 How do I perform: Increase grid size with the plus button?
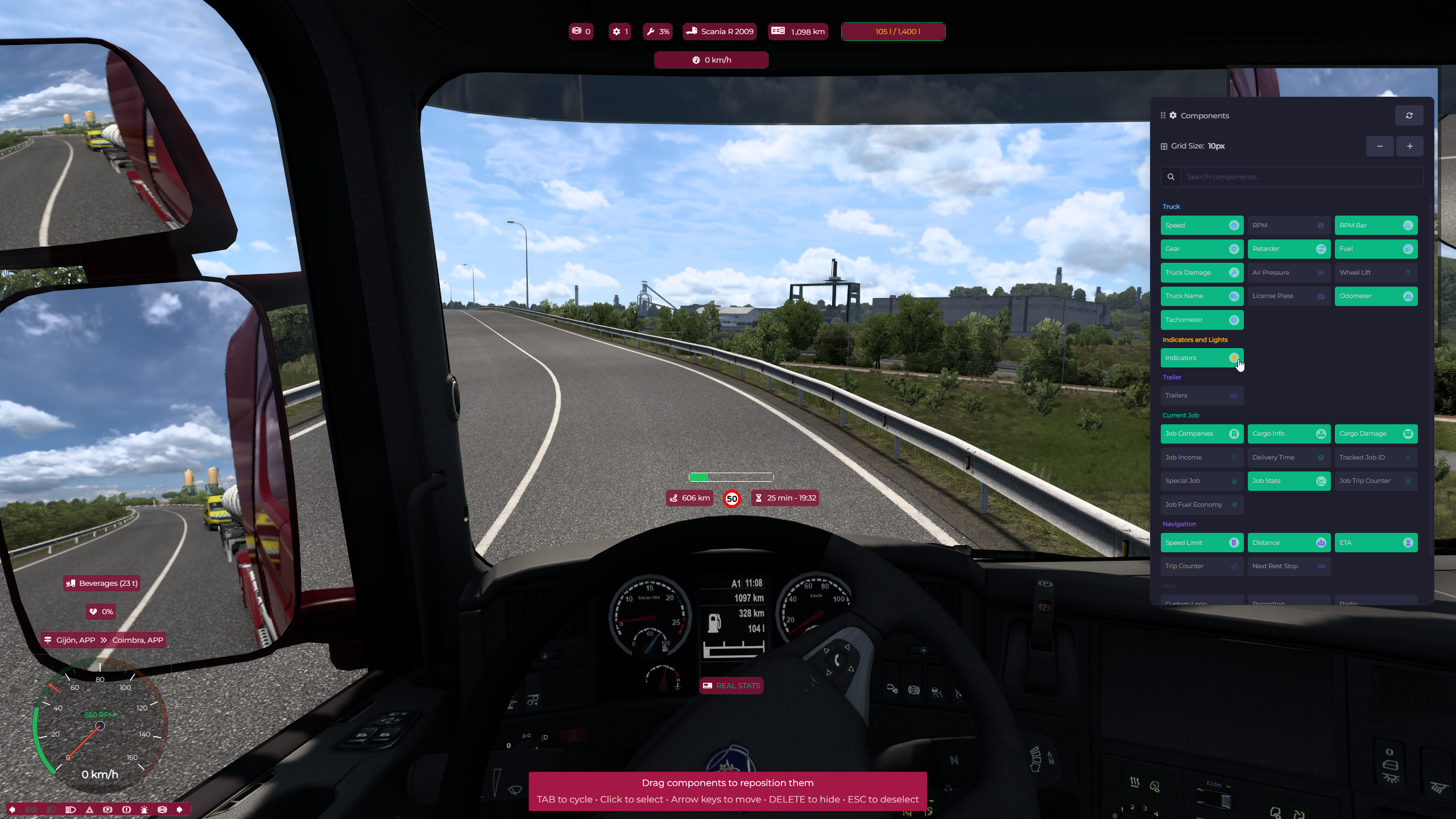tap(1409, 146)
